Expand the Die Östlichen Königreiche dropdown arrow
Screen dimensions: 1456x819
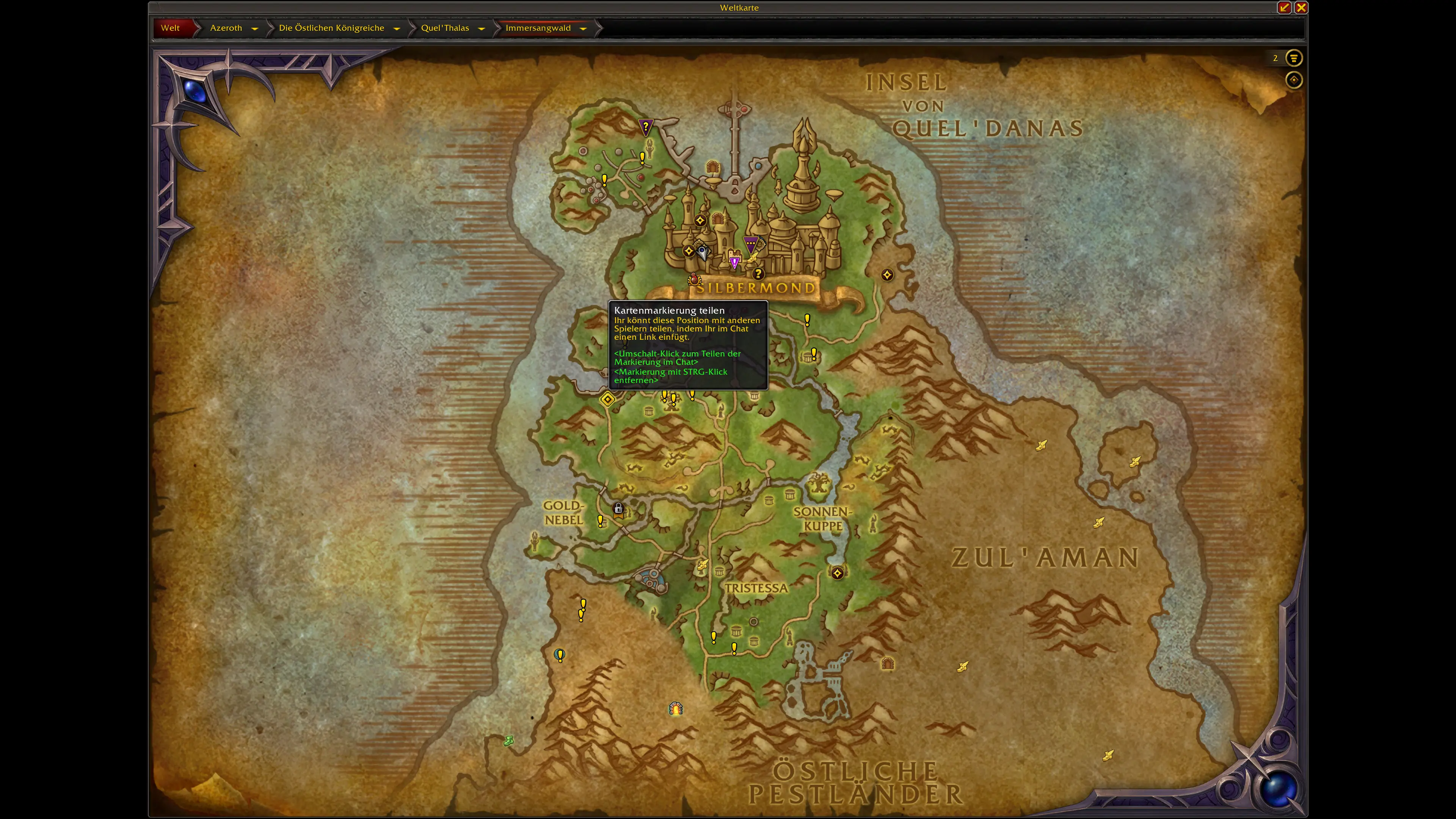397,28
